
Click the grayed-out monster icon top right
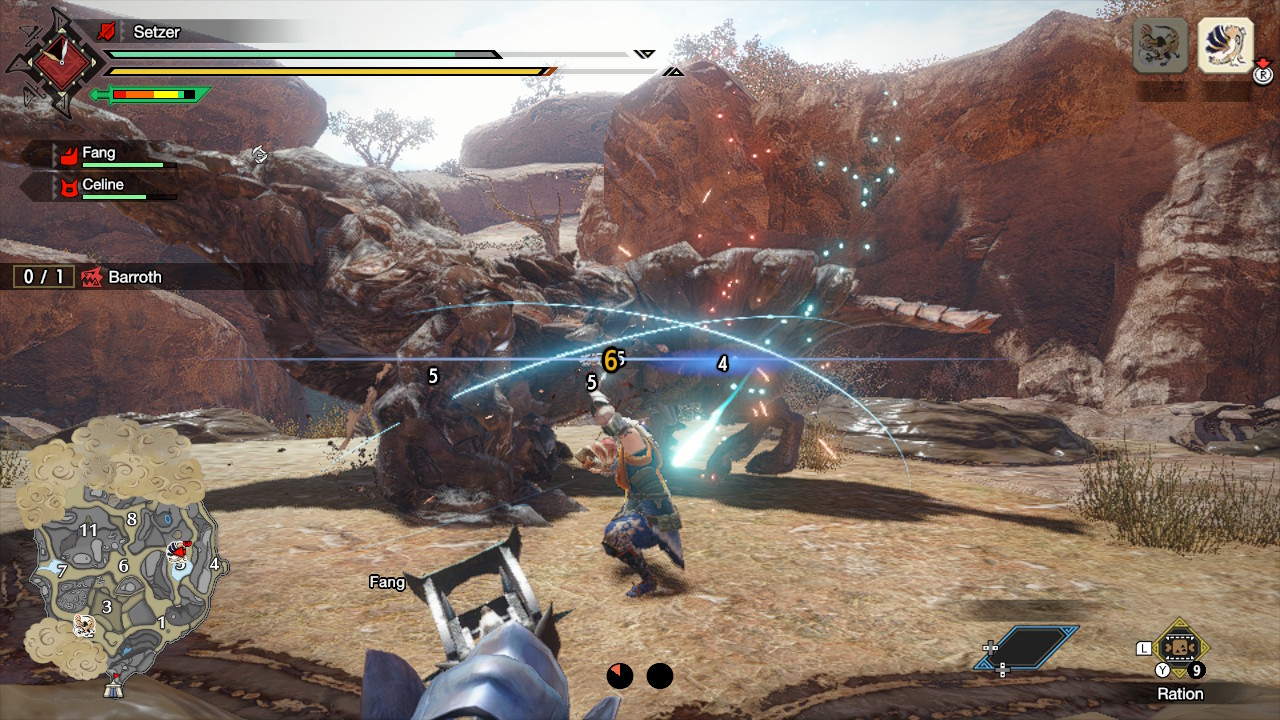point(1159,45)
